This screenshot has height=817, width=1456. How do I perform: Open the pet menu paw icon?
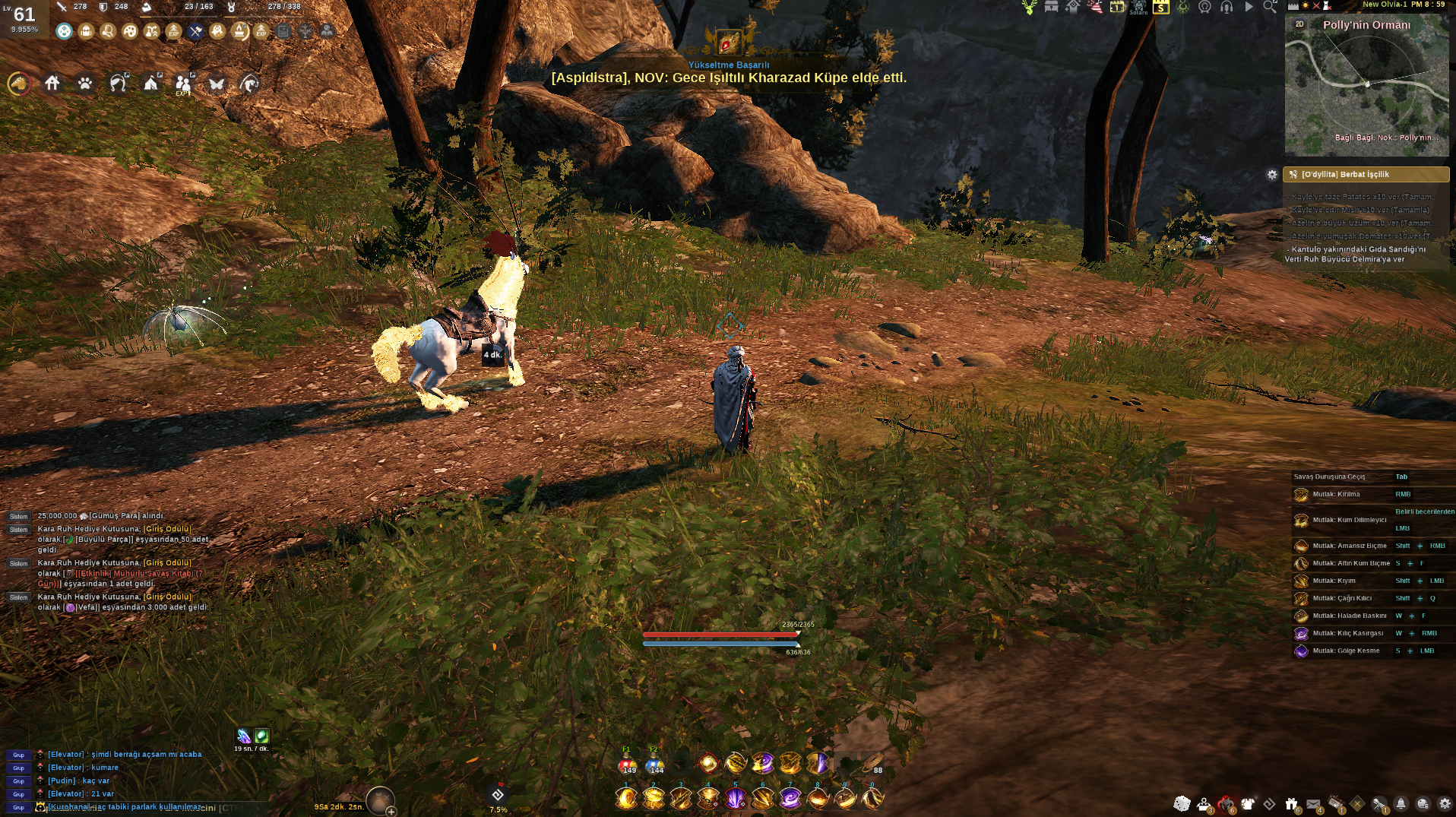point(84,82)
